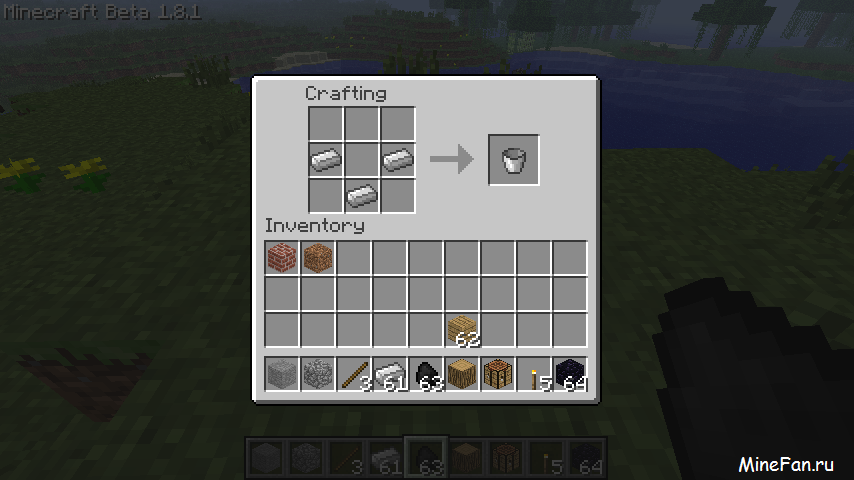Select the stack of 63 coal
Image resolution: width=854 pixels, height=480 pixels.
(x=426, y=375)
